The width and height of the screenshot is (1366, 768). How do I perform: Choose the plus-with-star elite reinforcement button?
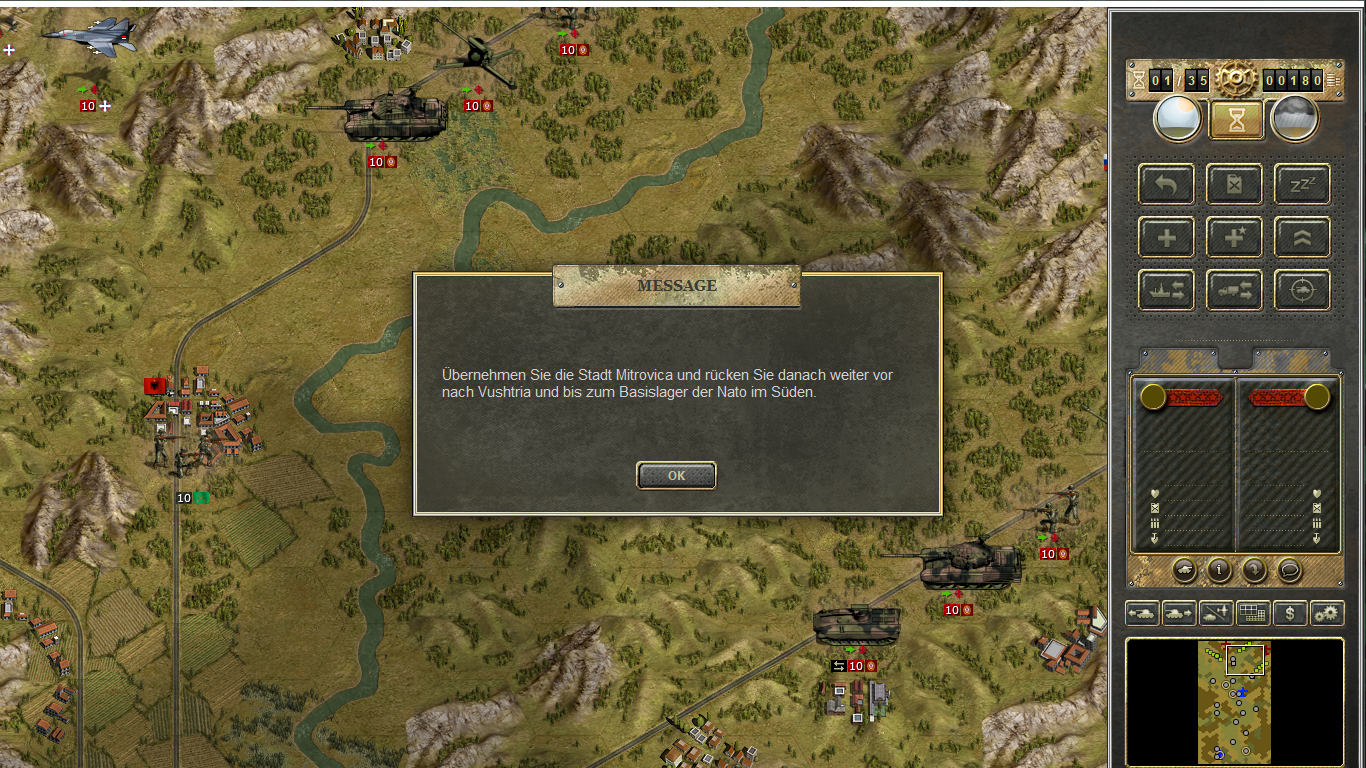pos(1234,238)
